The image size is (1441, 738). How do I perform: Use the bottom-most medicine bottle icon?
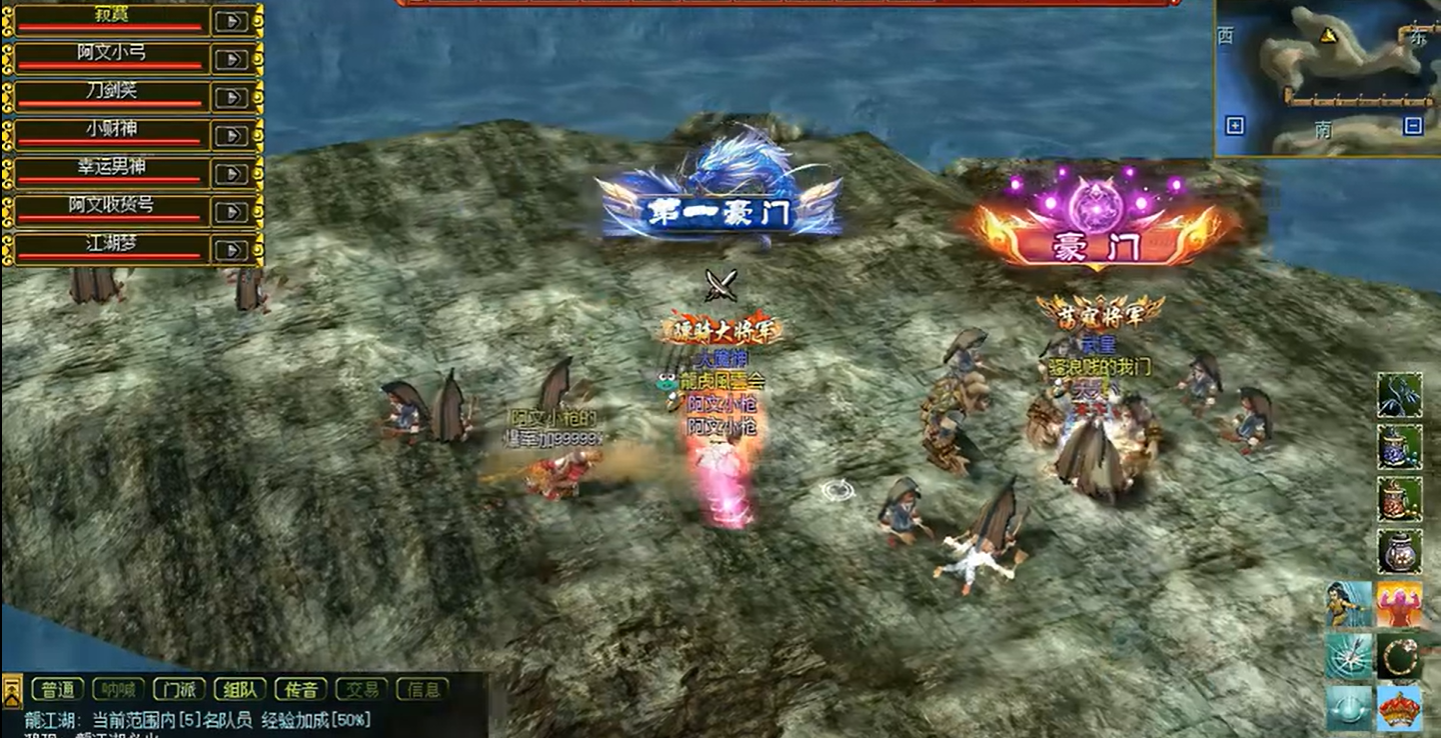[1397, 548]
